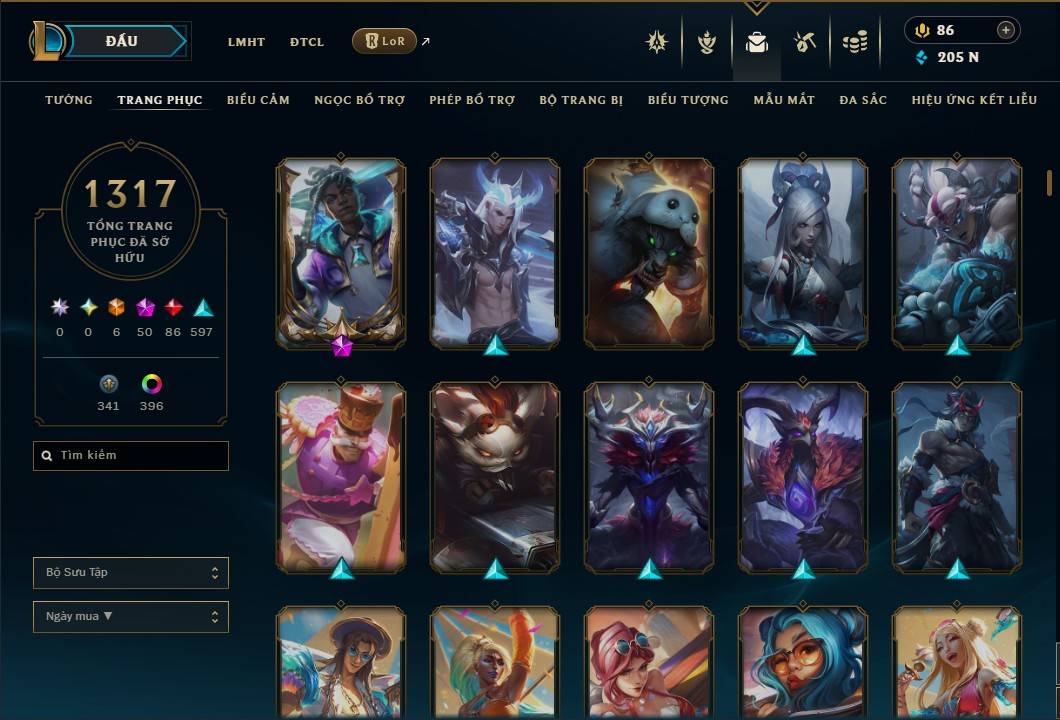1060x720 pixels.
Task: Click the plus button beside 86 RP
Action: click(x=1006, y=30)
